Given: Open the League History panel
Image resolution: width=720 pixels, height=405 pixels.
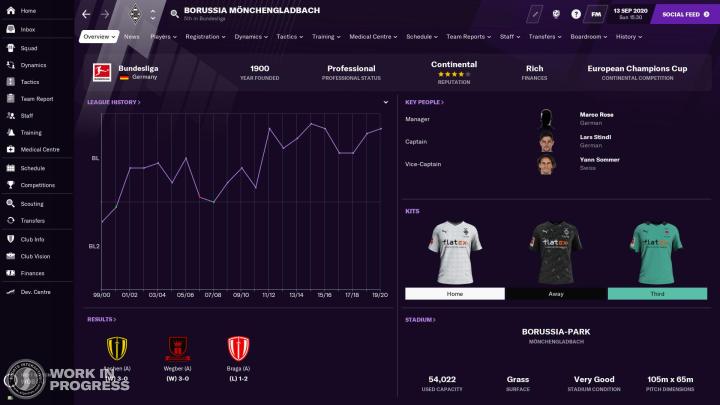Looking at the screenshot, I should (x=113, y=102).
